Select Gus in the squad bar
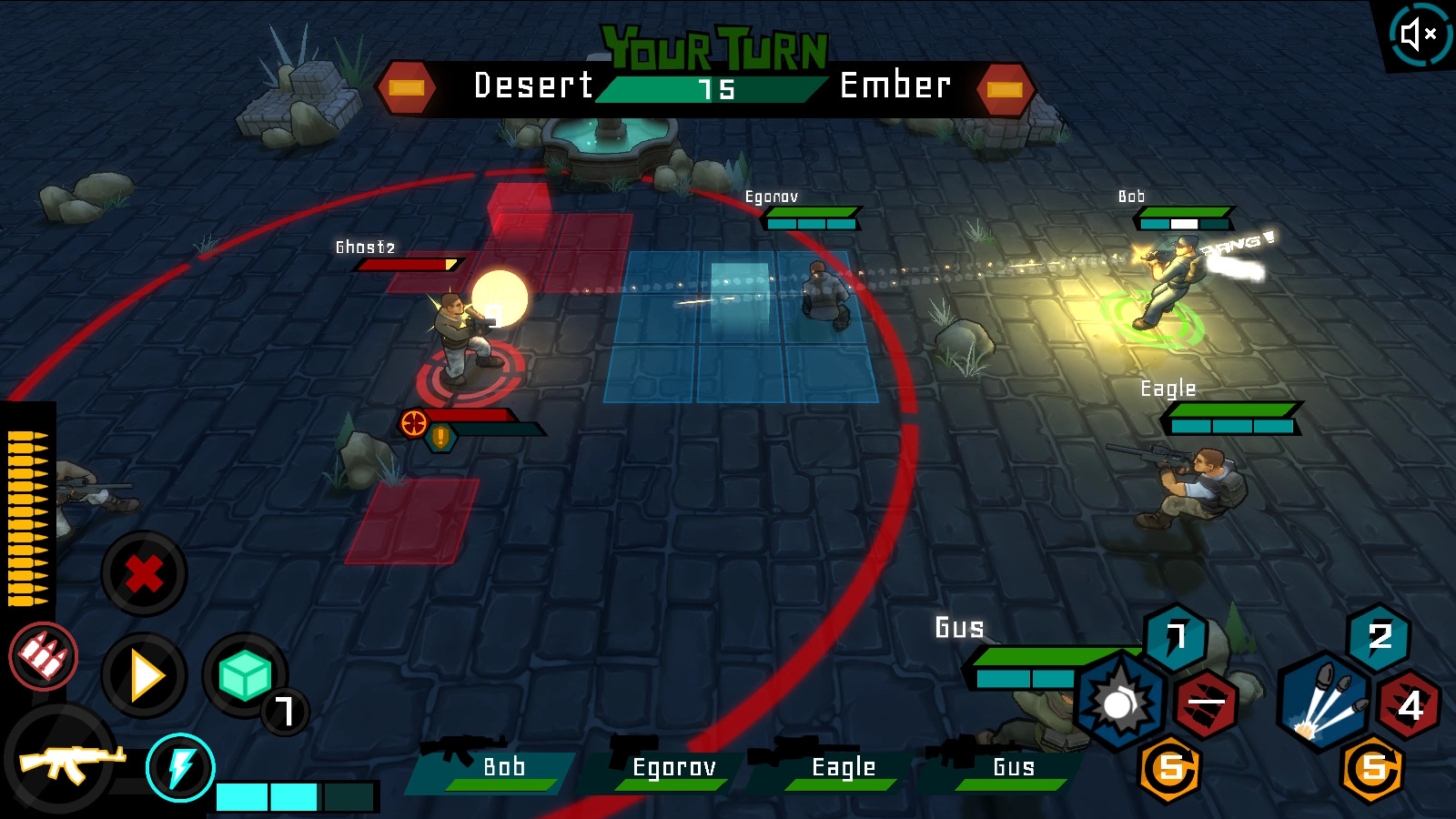The height and width of the screenshot is (819, 1456). (x=1006, y=768)
